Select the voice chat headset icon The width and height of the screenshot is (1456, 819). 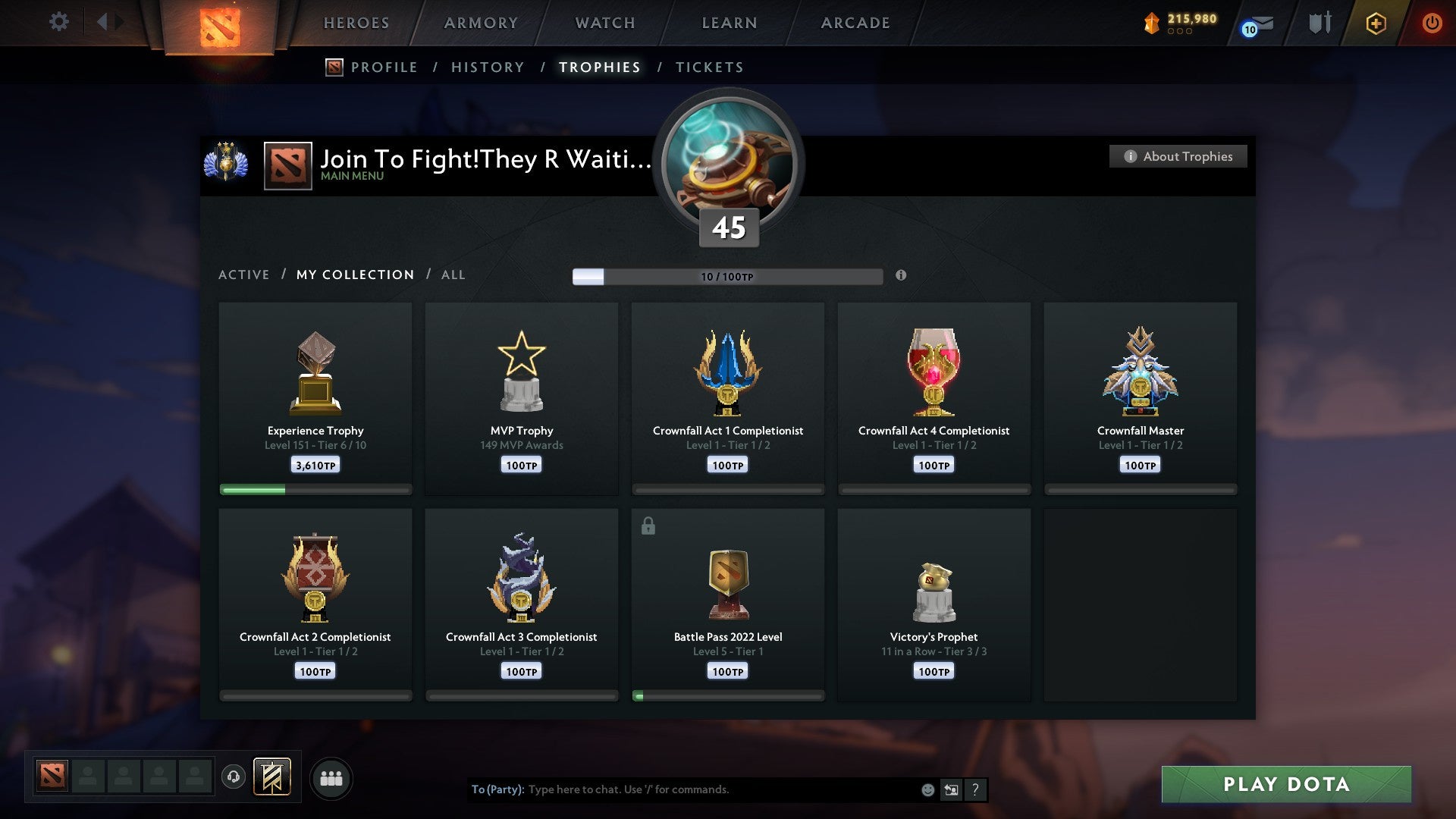(234, 777)
